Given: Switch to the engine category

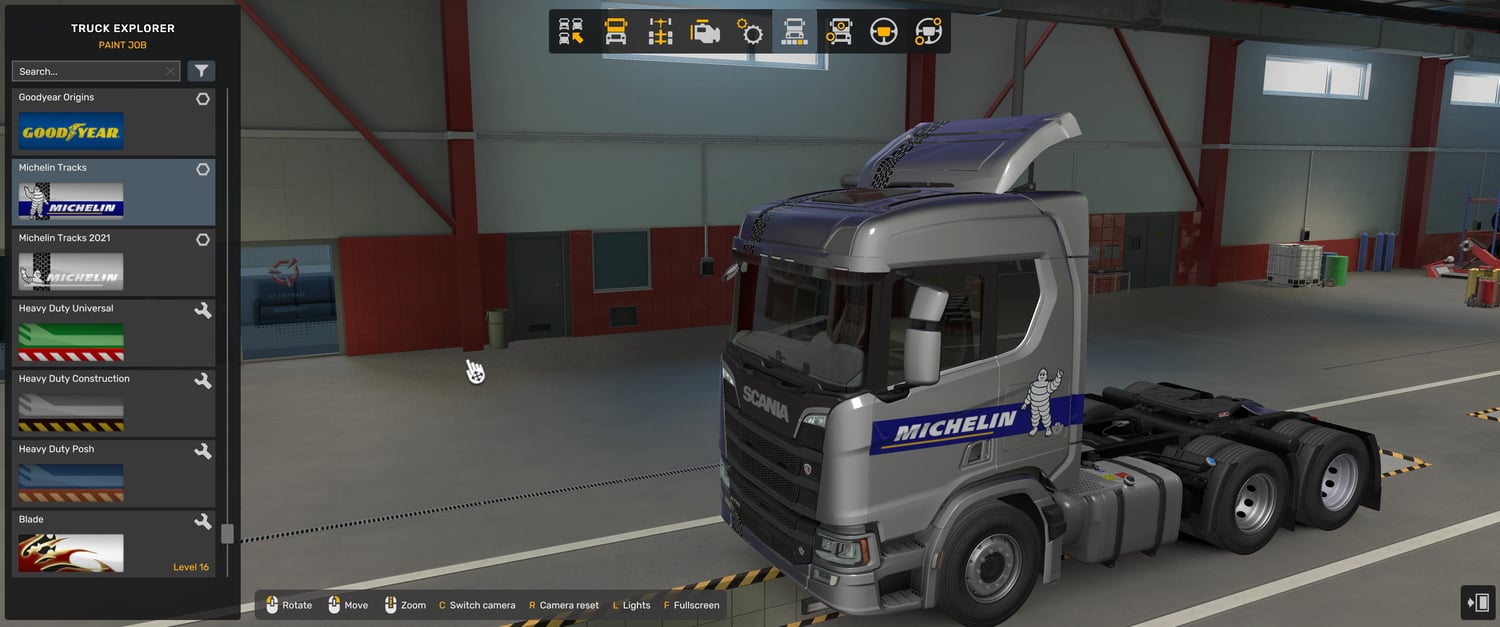Looking at the screenshot, I should [705, 32].
